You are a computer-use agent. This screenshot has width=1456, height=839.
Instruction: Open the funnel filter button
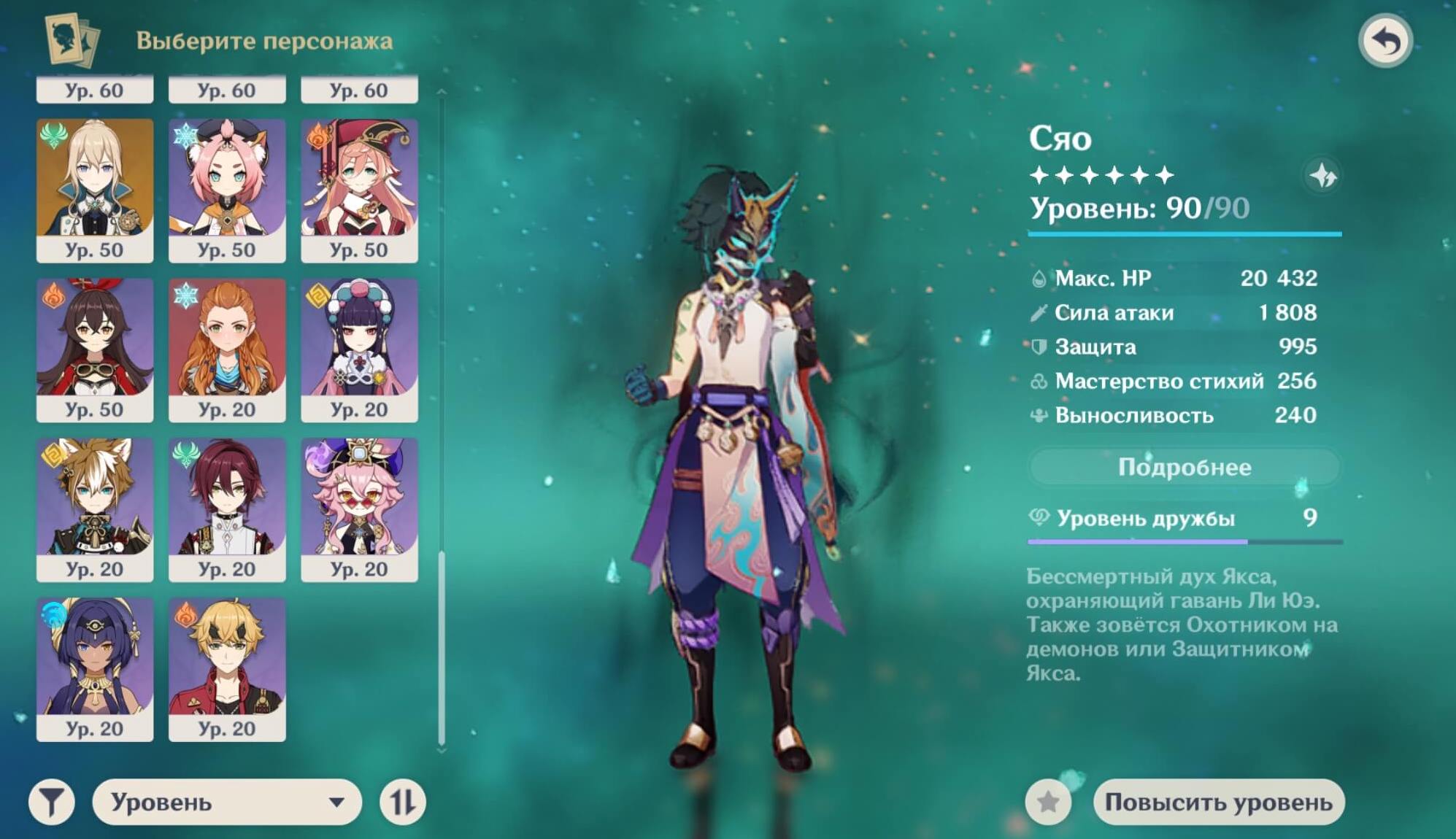(x=51, y=802)
